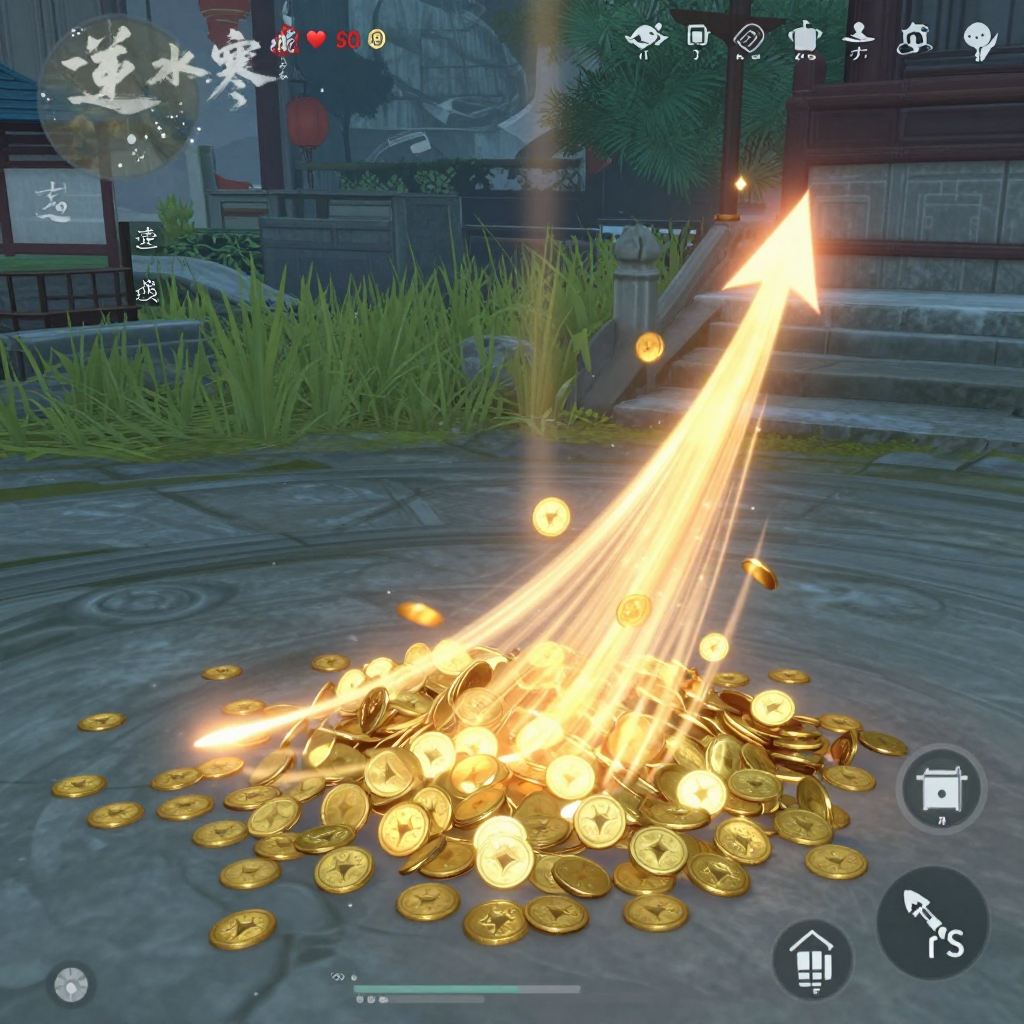Open the square scroll icon menu
This screenshot has width=1024, height=1024.
pyautogui.click(x=698, y=39)
